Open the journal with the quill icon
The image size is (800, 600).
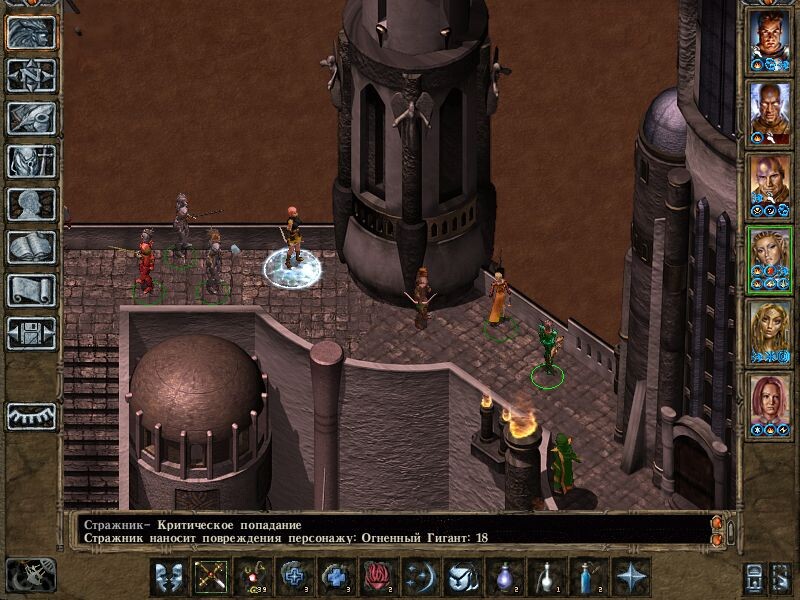(31, 117)
